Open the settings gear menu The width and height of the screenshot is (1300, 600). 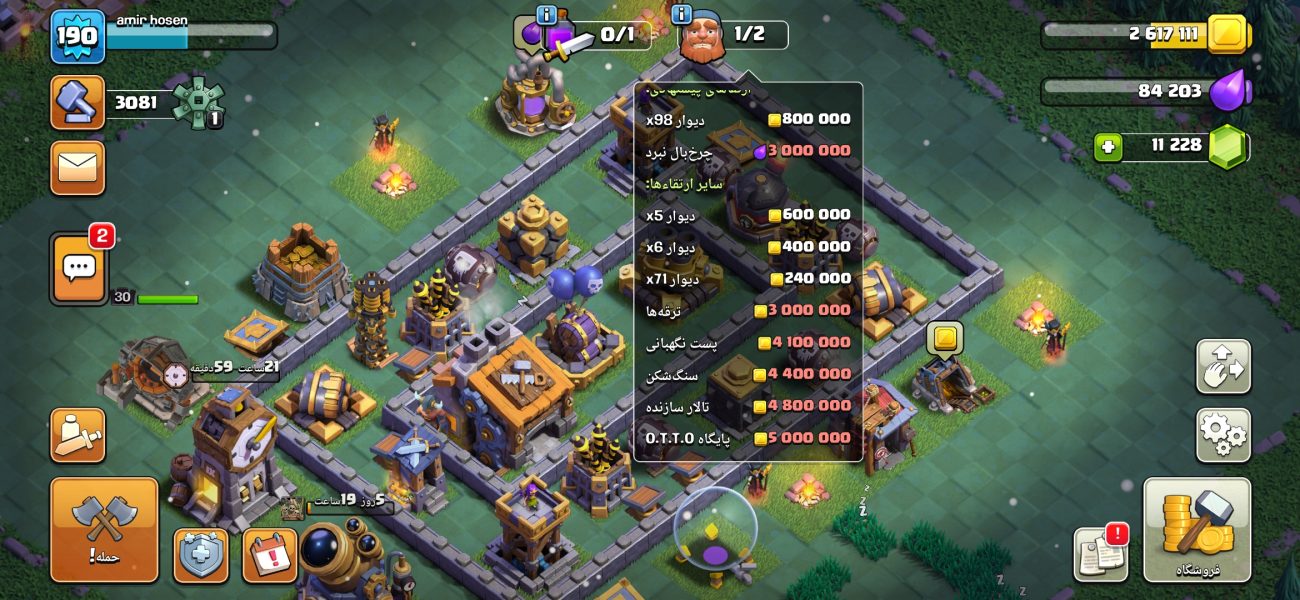tap(1223, 435)
